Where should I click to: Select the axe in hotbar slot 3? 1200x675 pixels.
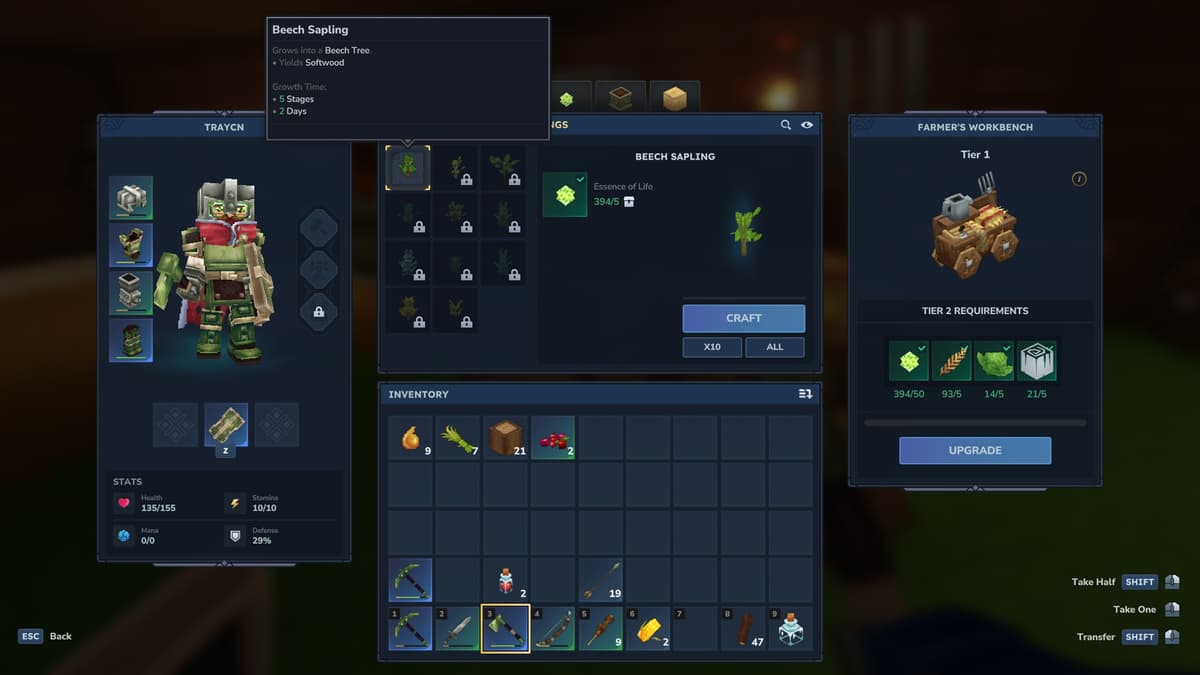tap(505, 629)
